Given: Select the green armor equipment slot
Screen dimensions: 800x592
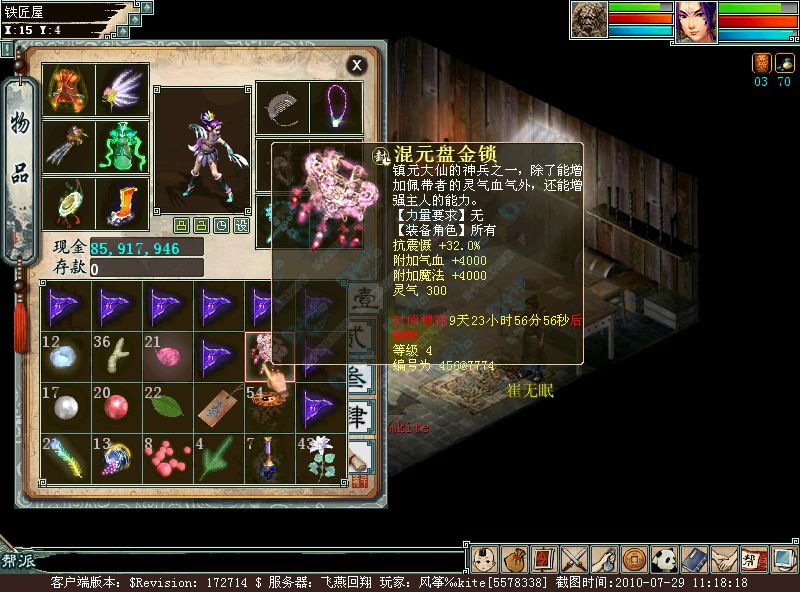Looking at the screenshot, I should tap(122, 146).
